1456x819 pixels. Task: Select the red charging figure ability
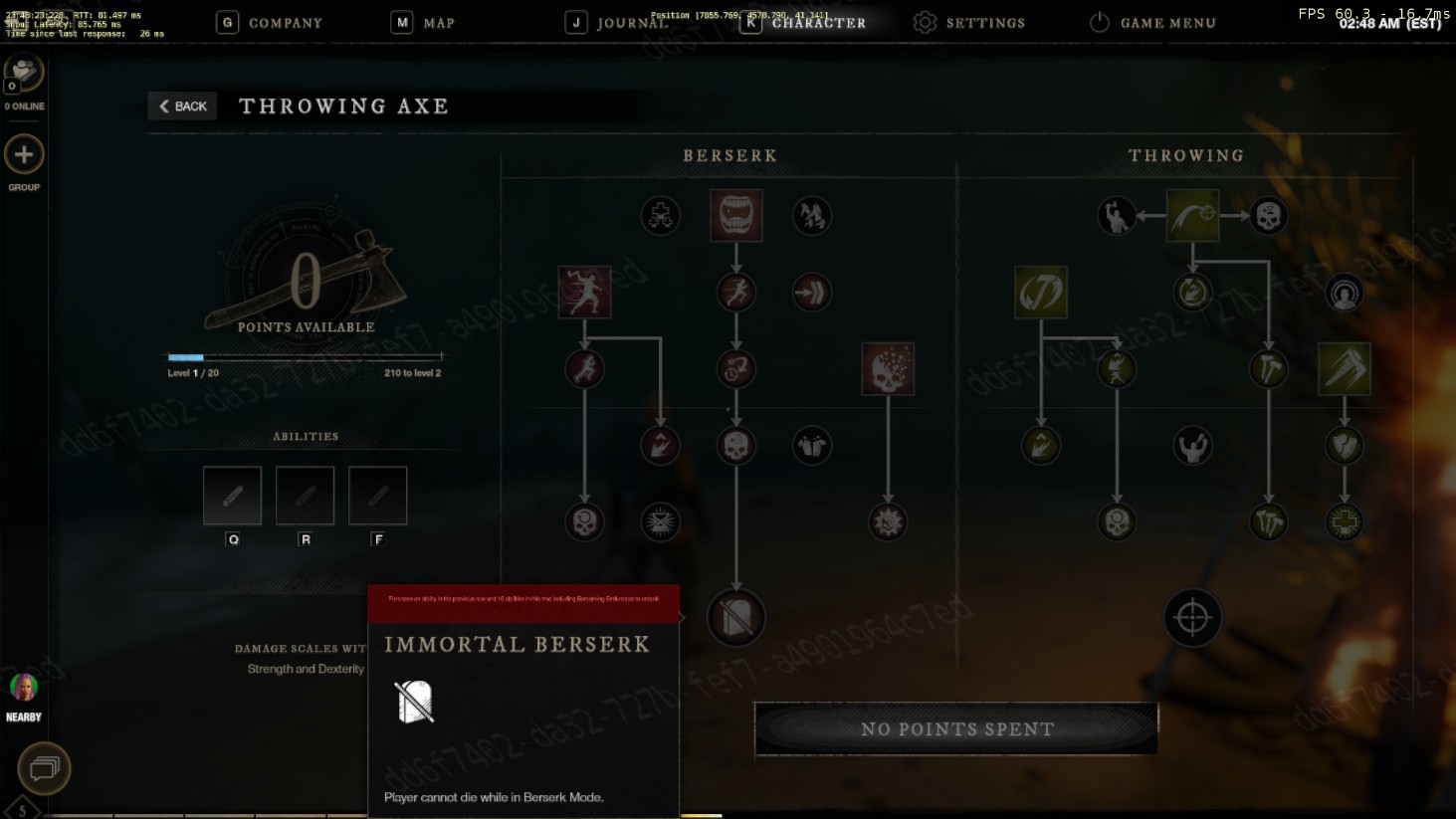pyautogui.click(x=584, y=292)
